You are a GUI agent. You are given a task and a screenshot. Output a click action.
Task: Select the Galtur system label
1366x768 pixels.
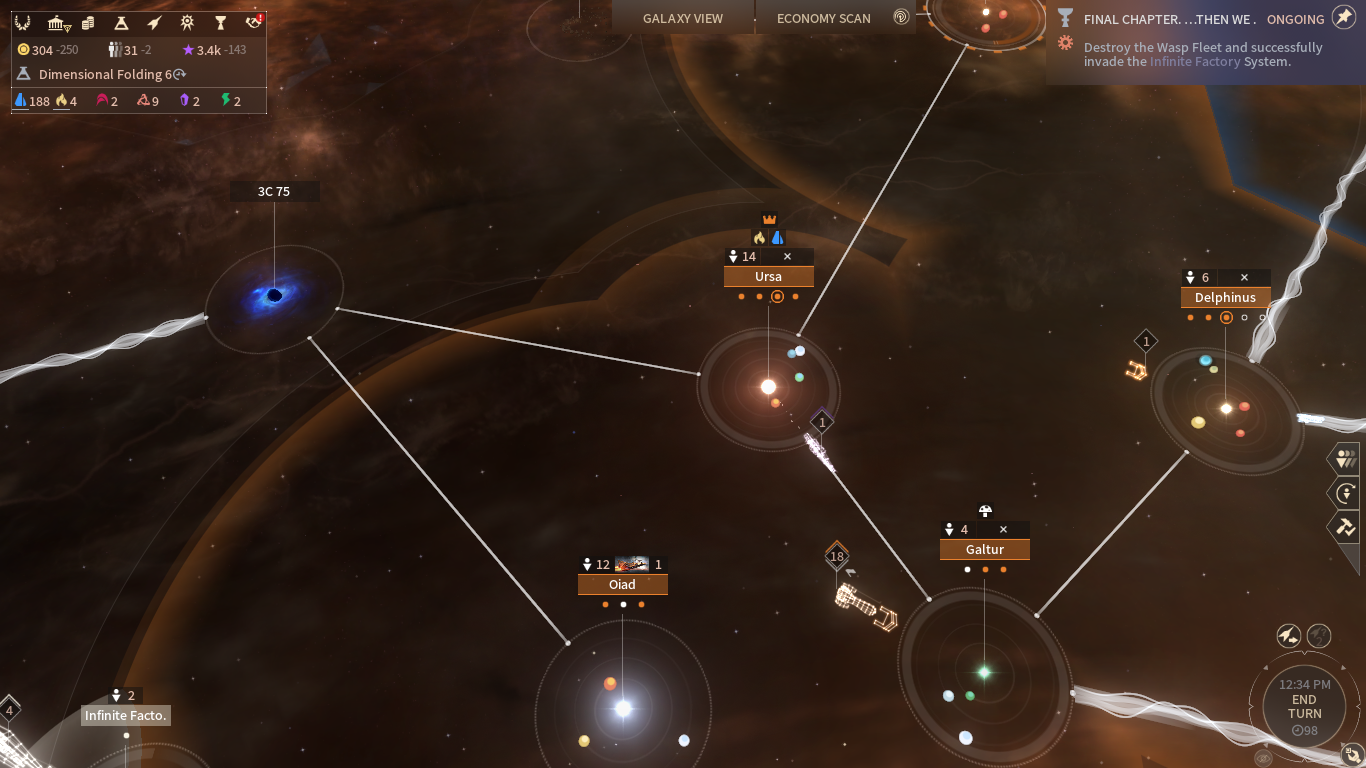coord(984,550)
